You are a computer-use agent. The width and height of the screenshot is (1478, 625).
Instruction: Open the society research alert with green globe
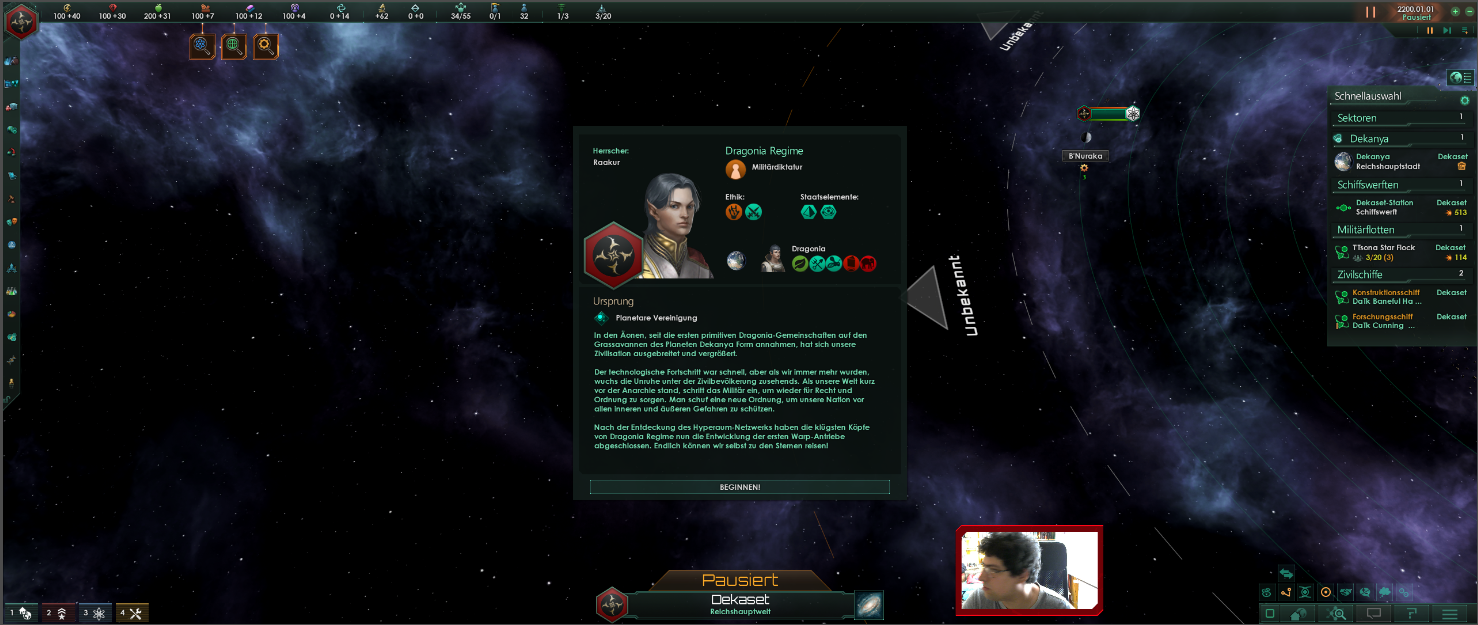(x=234, y=45)
